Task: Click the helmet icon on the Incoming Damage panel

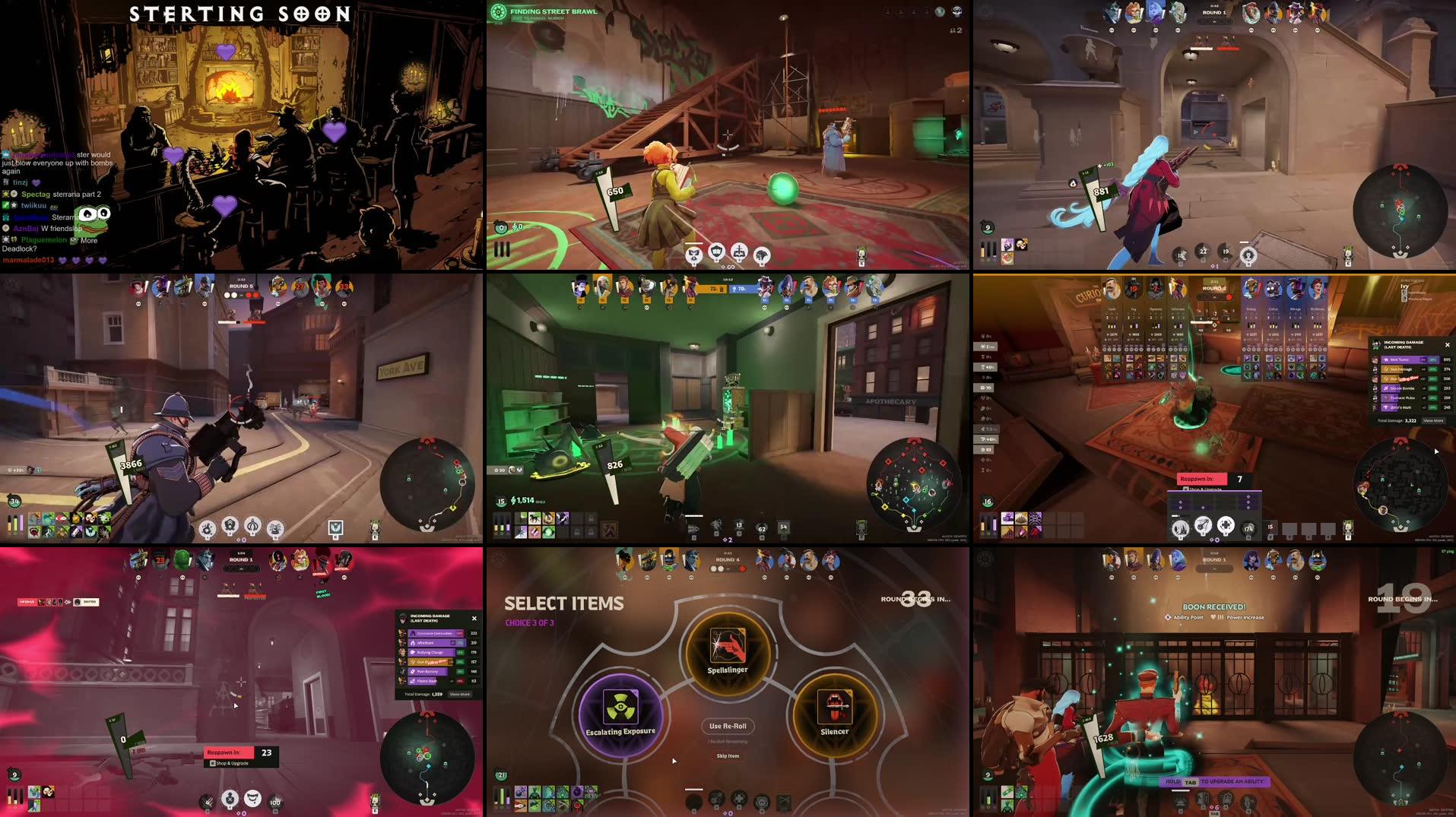Action: (403, 619)
